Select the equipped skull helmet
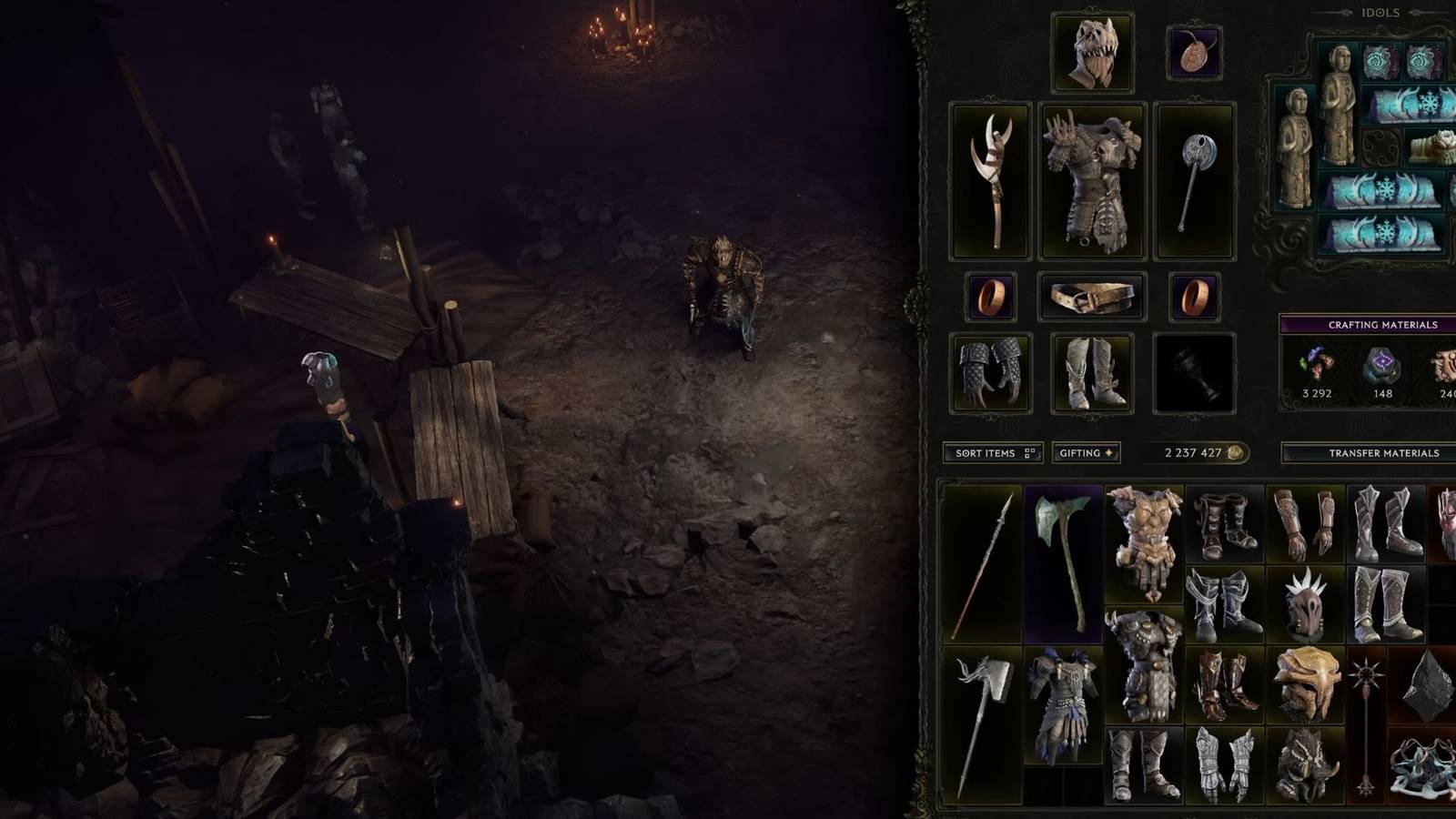 click(x=1090, y=50)
